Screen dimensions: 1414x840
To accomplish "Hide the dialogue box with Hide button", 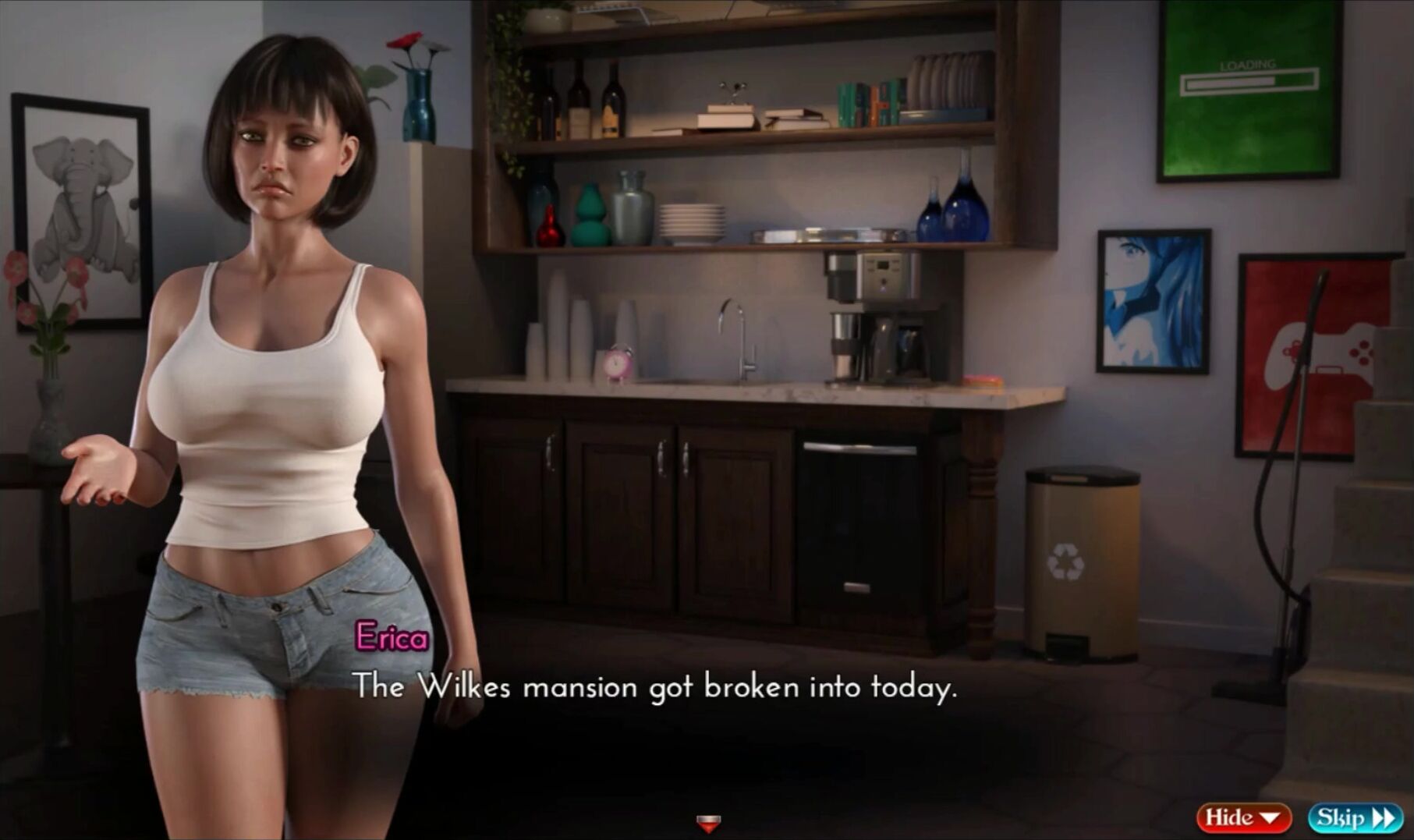I will [x=1243, y=817].
